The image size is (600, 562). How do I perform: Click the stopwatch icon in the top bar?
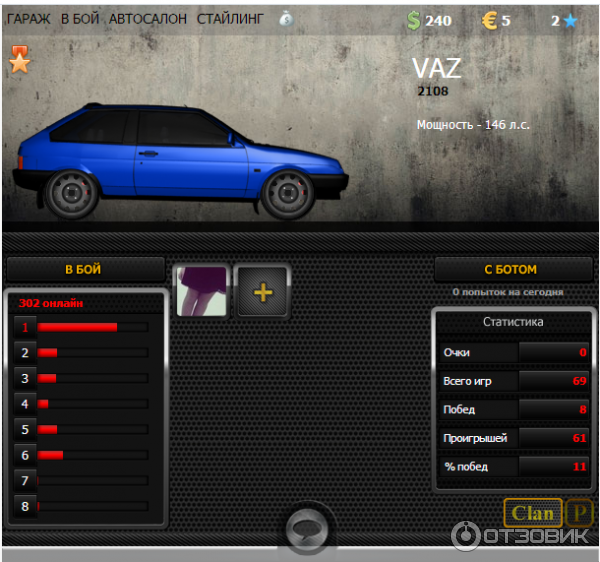[286, 19]
